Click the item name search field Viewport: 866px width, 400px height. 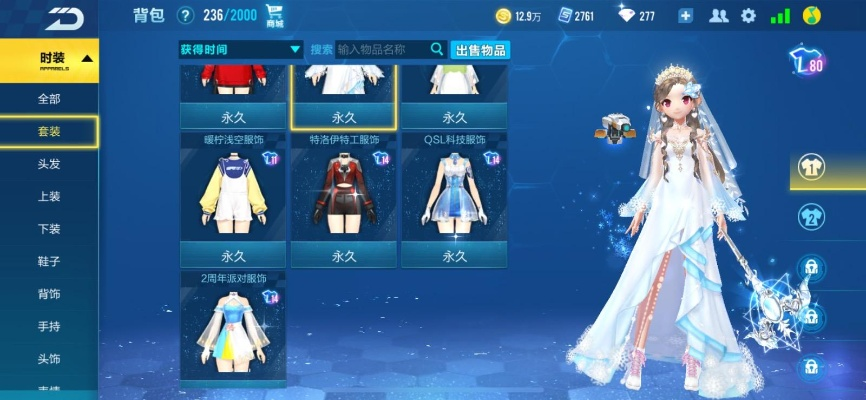382,49
